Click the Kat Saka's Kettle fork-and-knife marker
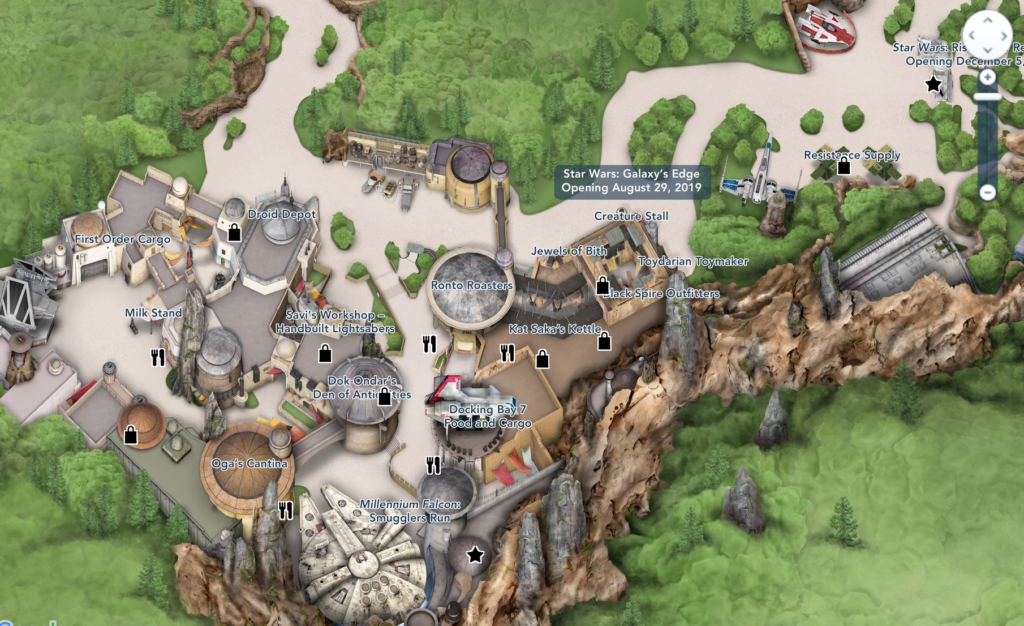This screenshot has height=626, width=1024. (x=507, y=352)
